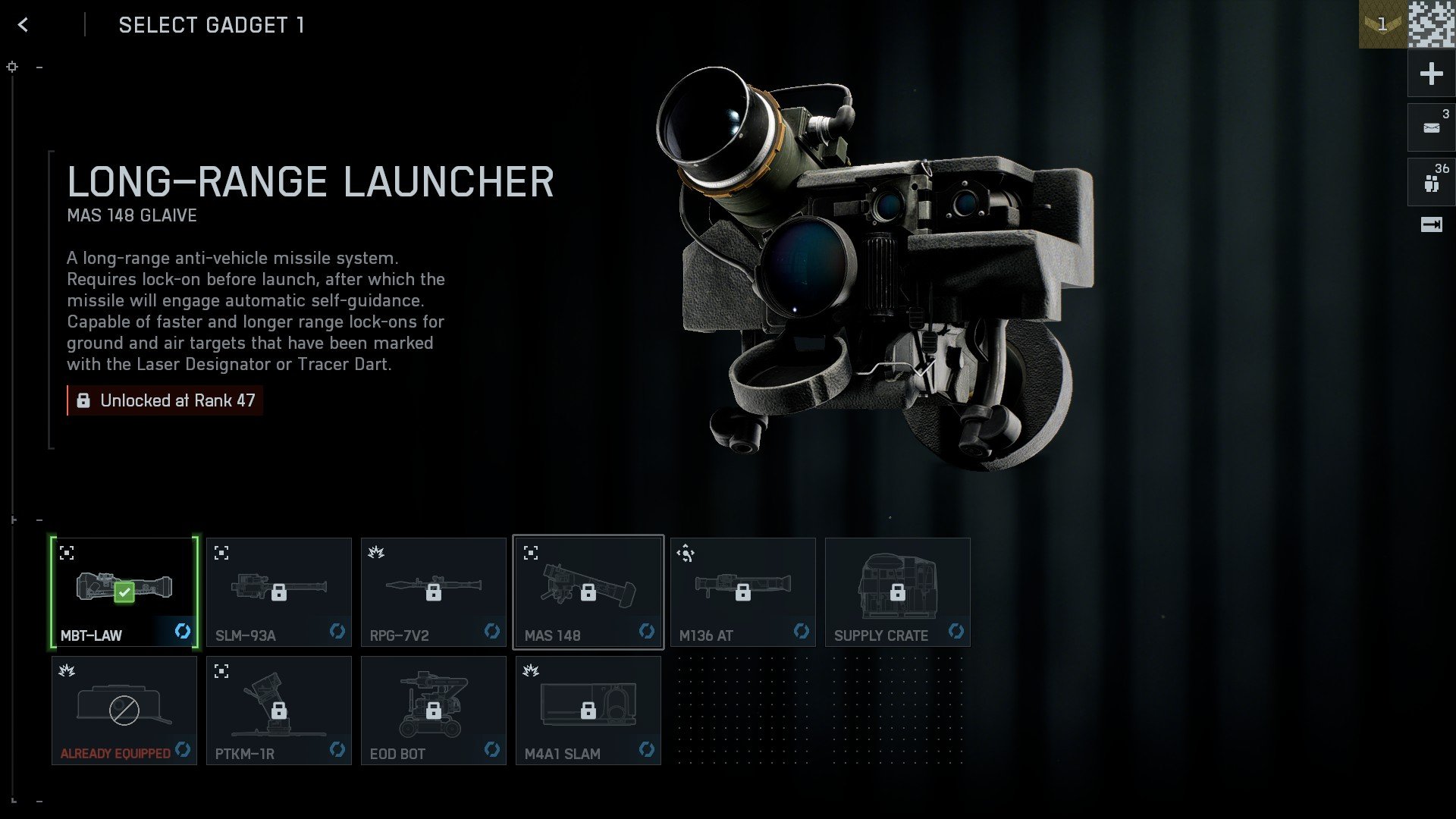Deselect the ALREADY EQUIPPED gadget tile

pyautogui.click(x=124, y=710)
